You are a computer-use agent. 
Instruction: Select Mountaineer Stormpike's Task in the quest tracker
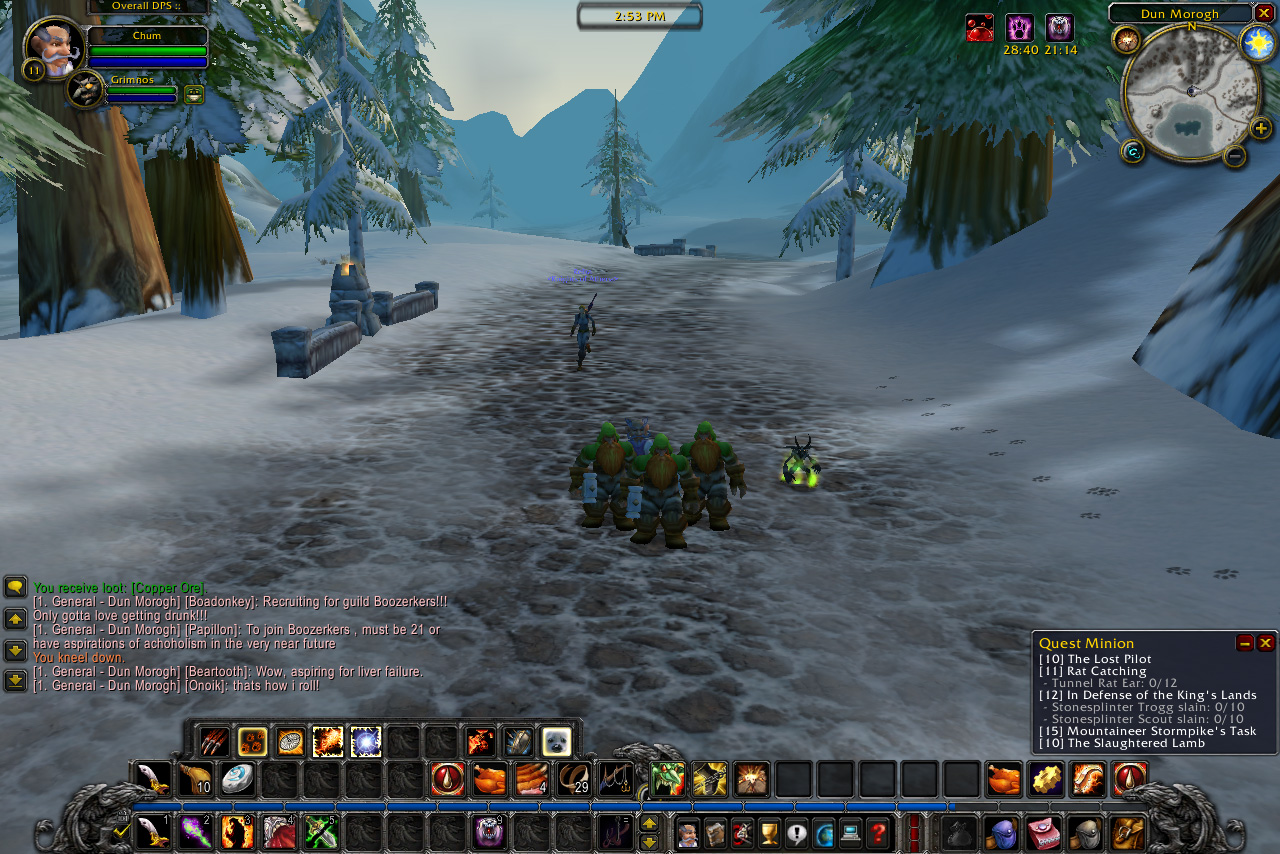tap(1147, 731)
